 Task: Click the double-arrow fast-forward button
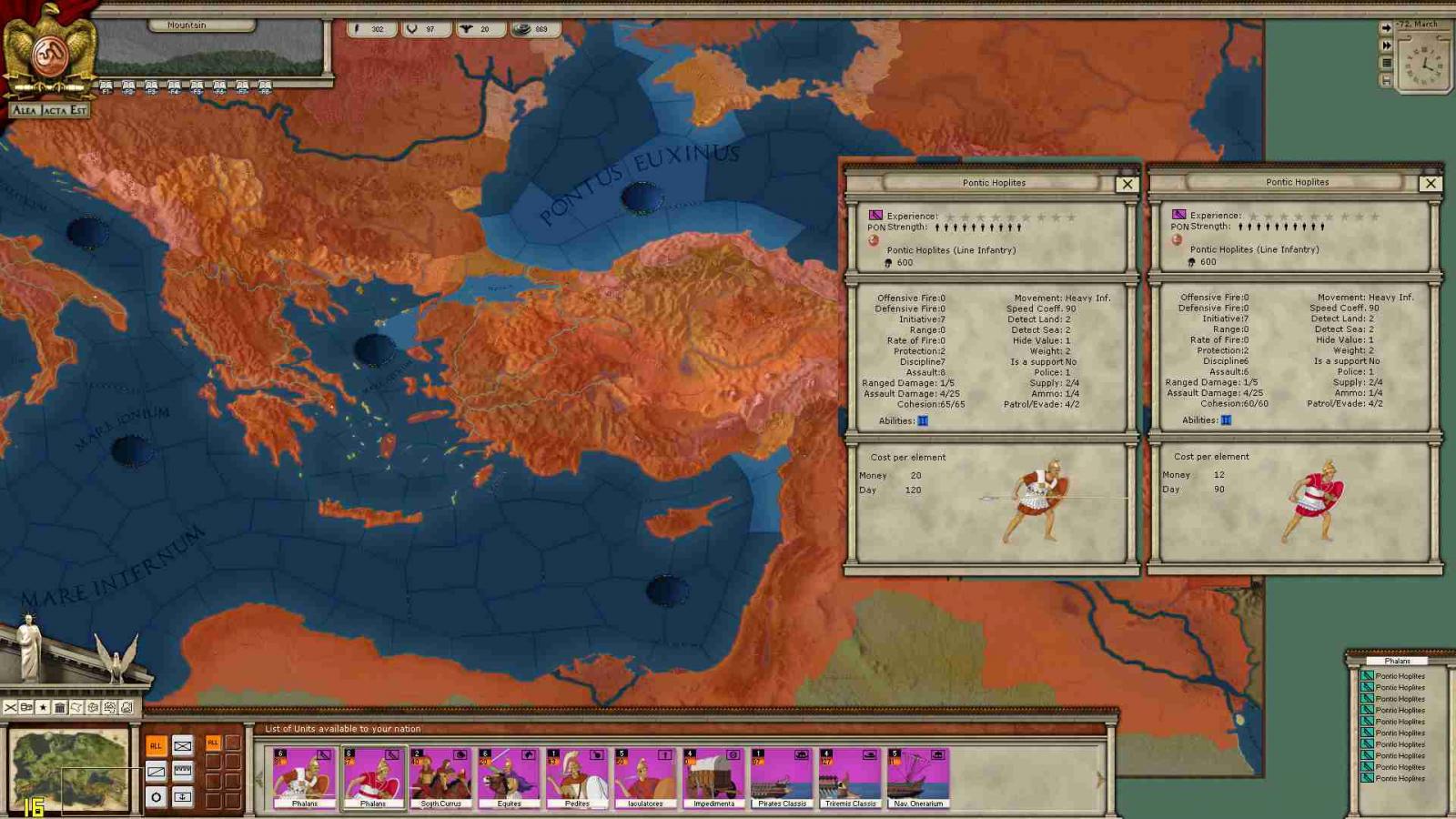click(1386, 45)
